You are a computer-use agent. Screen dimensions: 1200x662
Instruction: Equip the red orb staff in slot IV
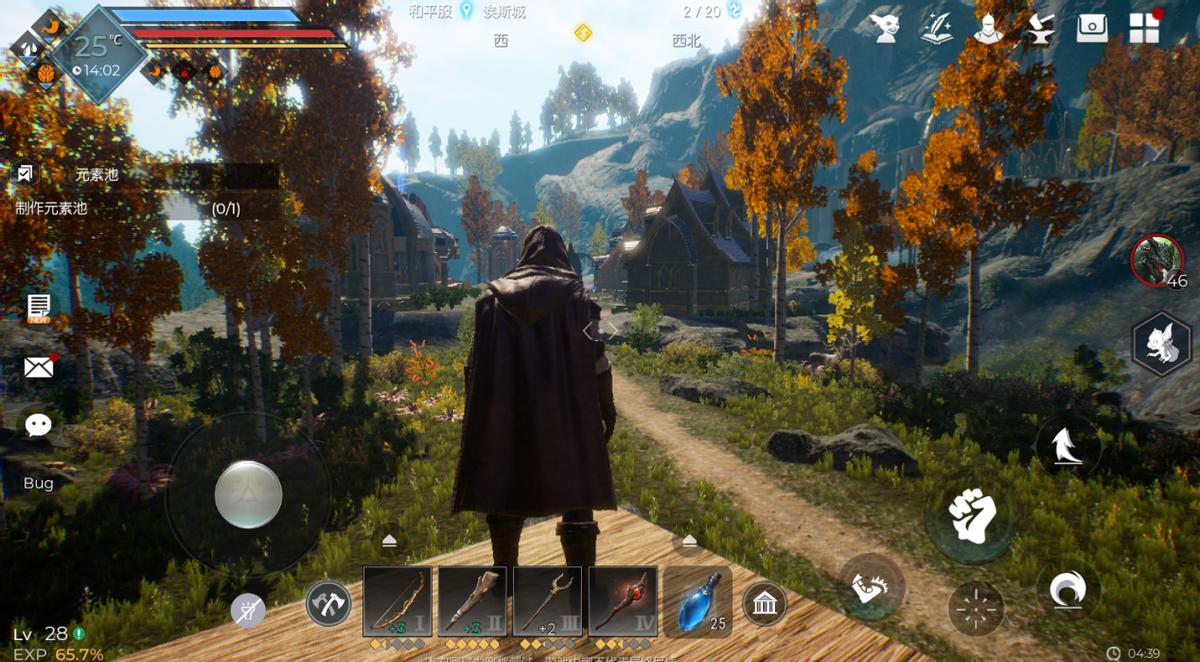pos(623,602)
